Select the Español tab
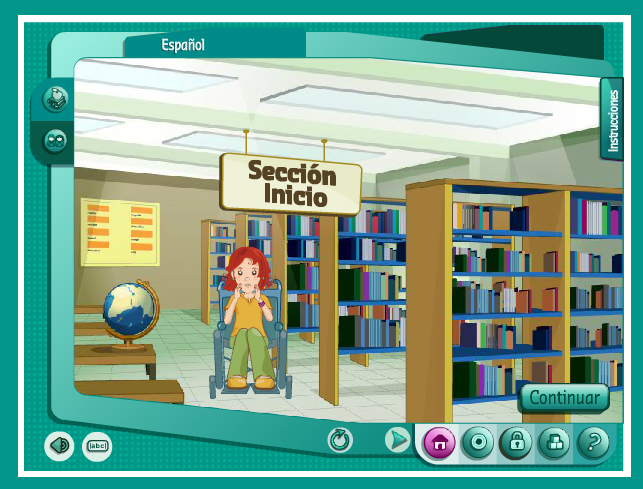The height and width of the screenshot is (489, 643). click(x=183, y=45)
